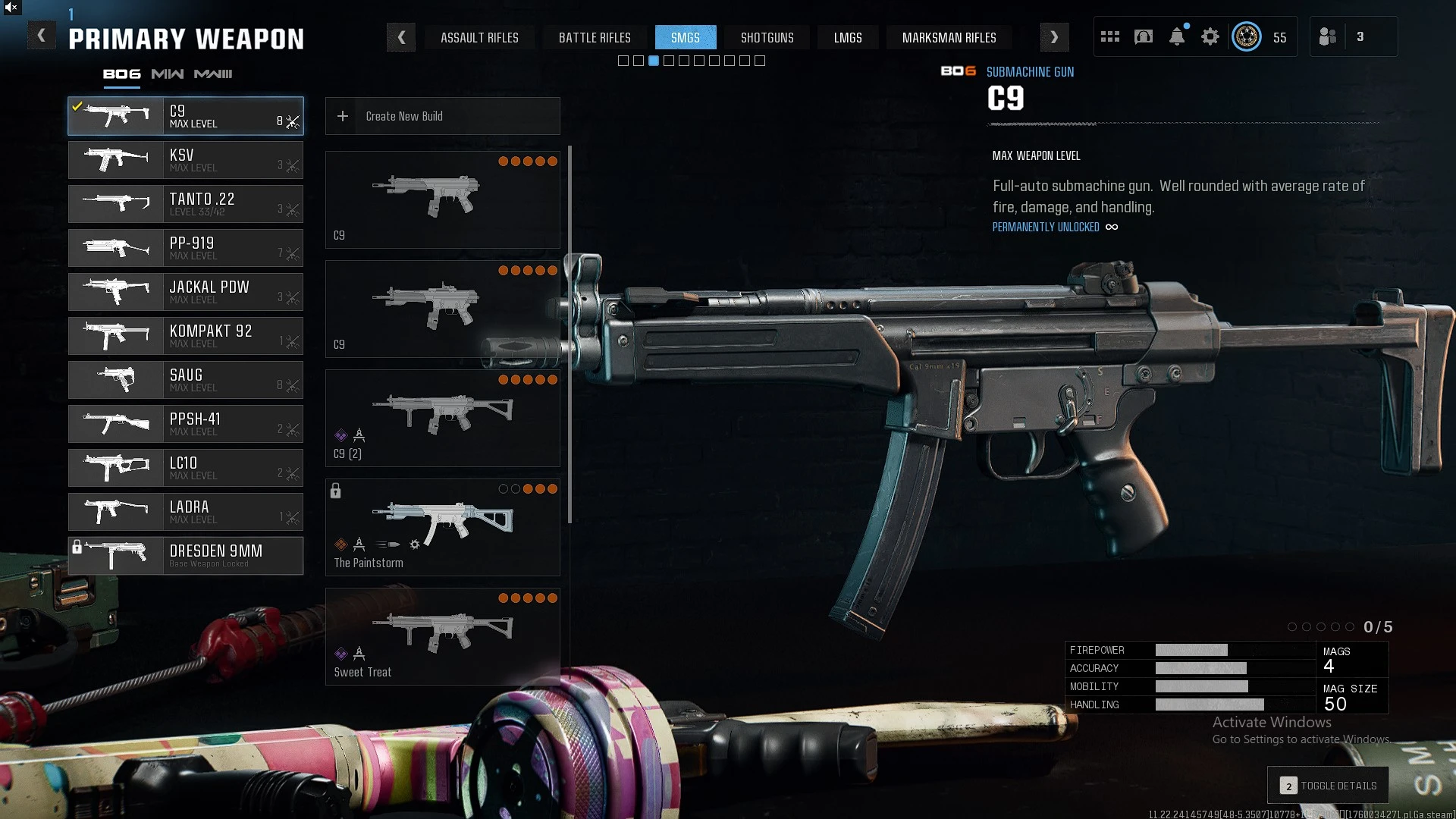
Task: Choose the Tanto .22 weapon row
Action: [186, 204]
